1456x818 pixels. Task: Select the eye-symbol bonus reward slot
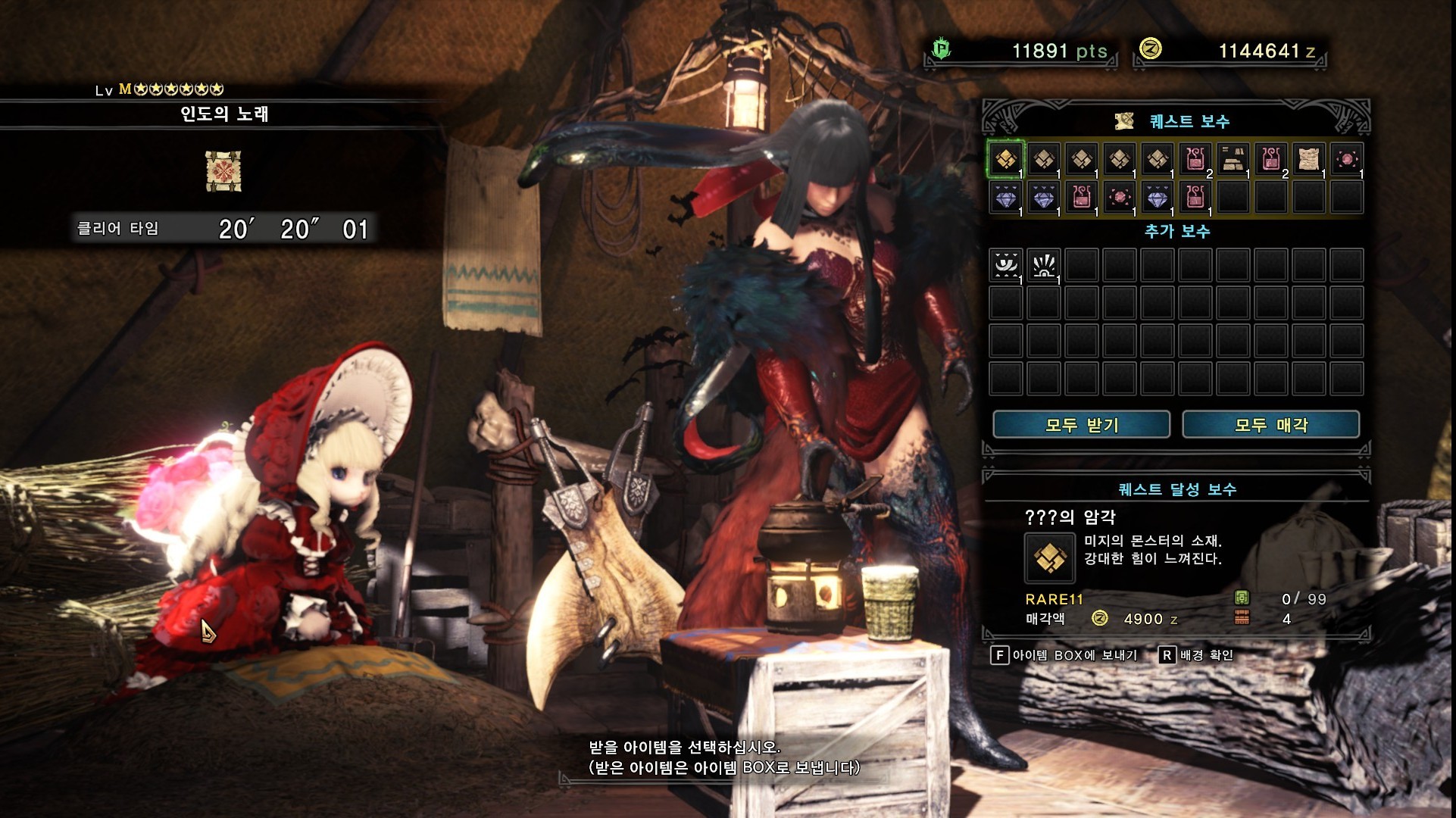[x=1006, y=266]
